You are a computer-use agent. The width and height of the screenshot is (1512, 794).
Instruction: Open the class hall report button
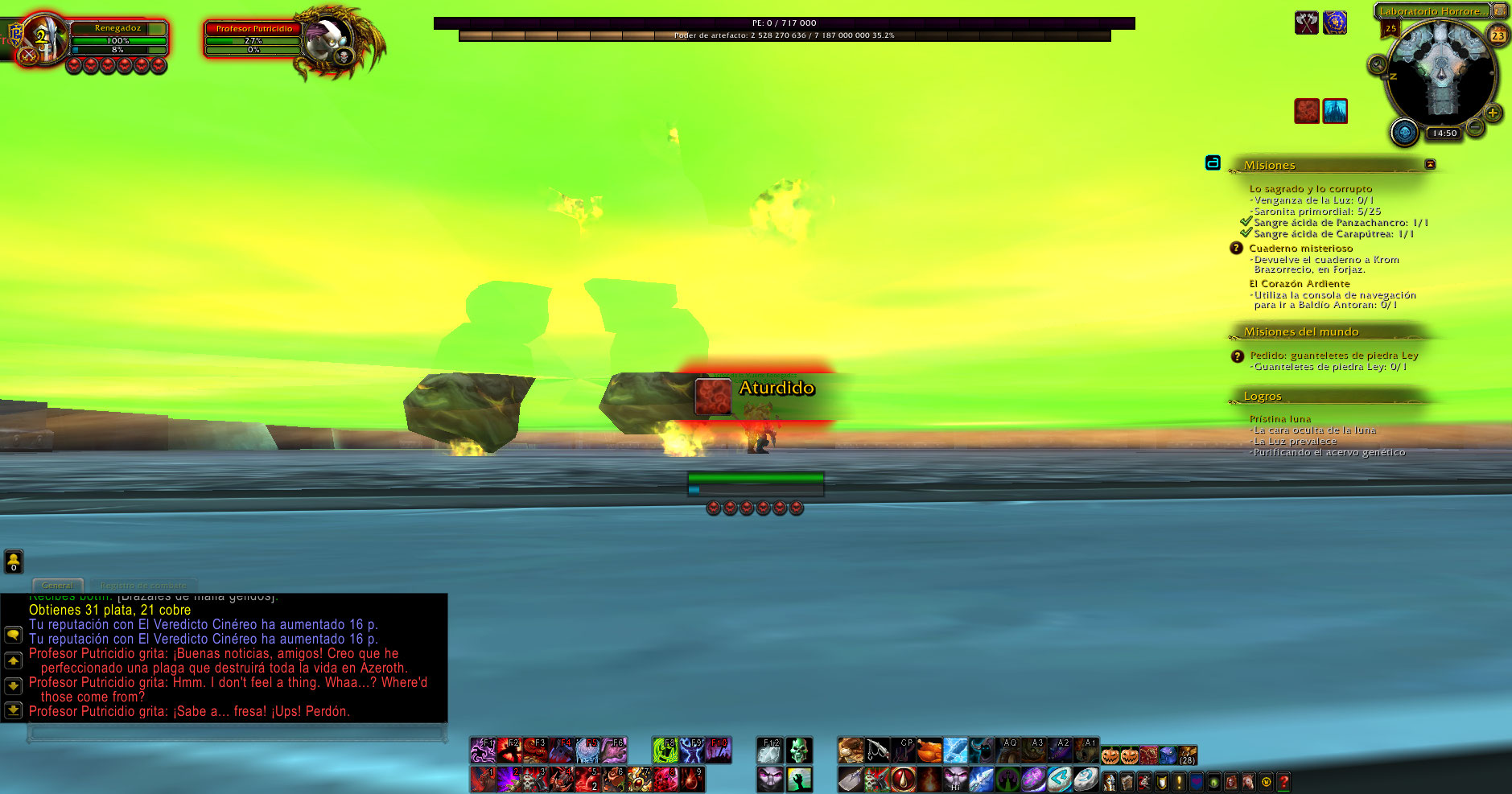point(1405,132)
